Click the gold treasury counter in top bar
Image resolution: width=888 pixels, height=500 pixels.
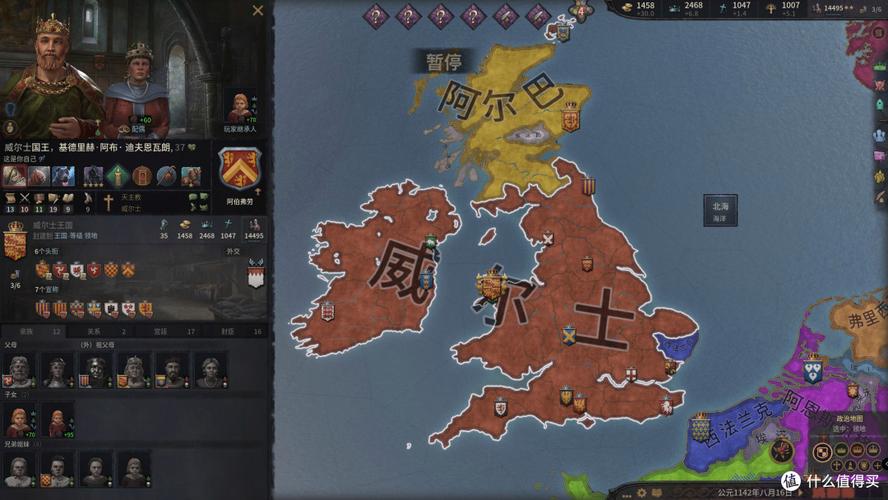point(638,7)
